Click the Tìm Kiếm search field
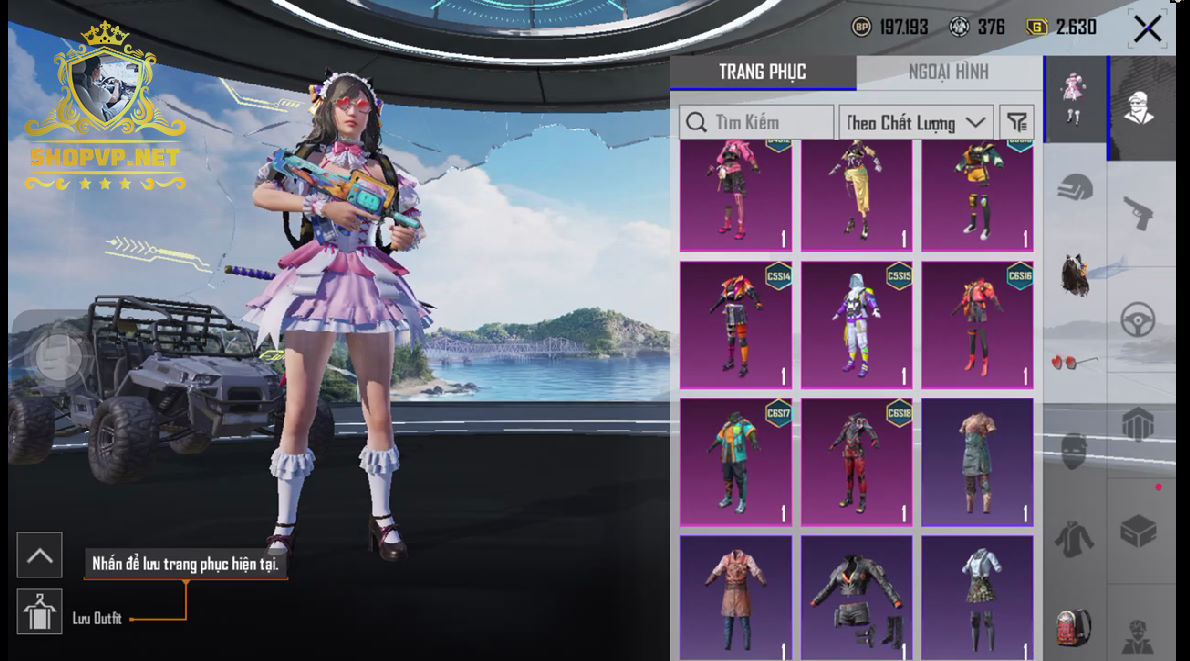The image size is (1190, 661). (757, 123)
